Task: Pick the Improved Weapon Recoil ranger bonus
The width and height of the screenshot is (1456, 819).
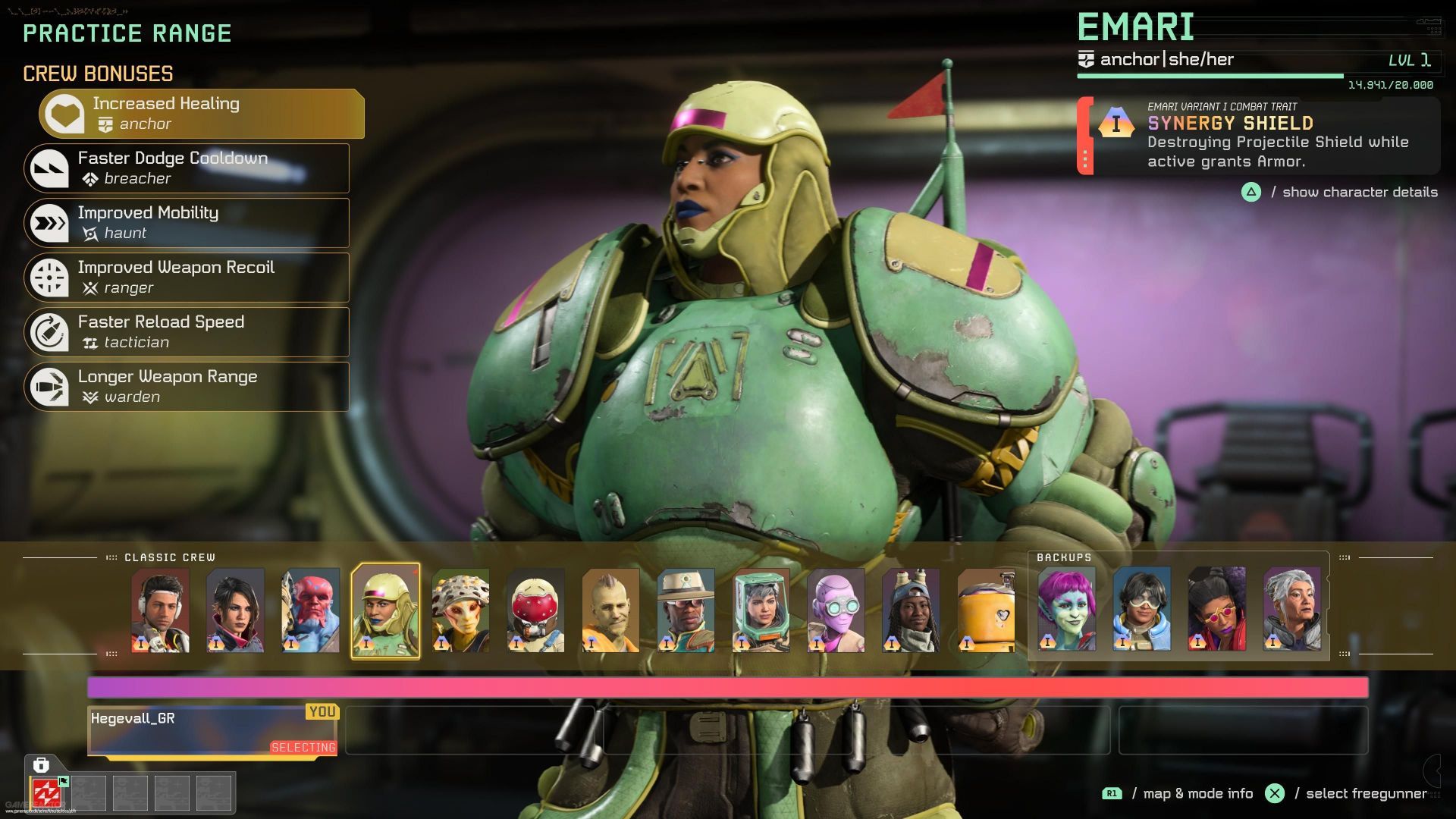Action: point(187,278)
